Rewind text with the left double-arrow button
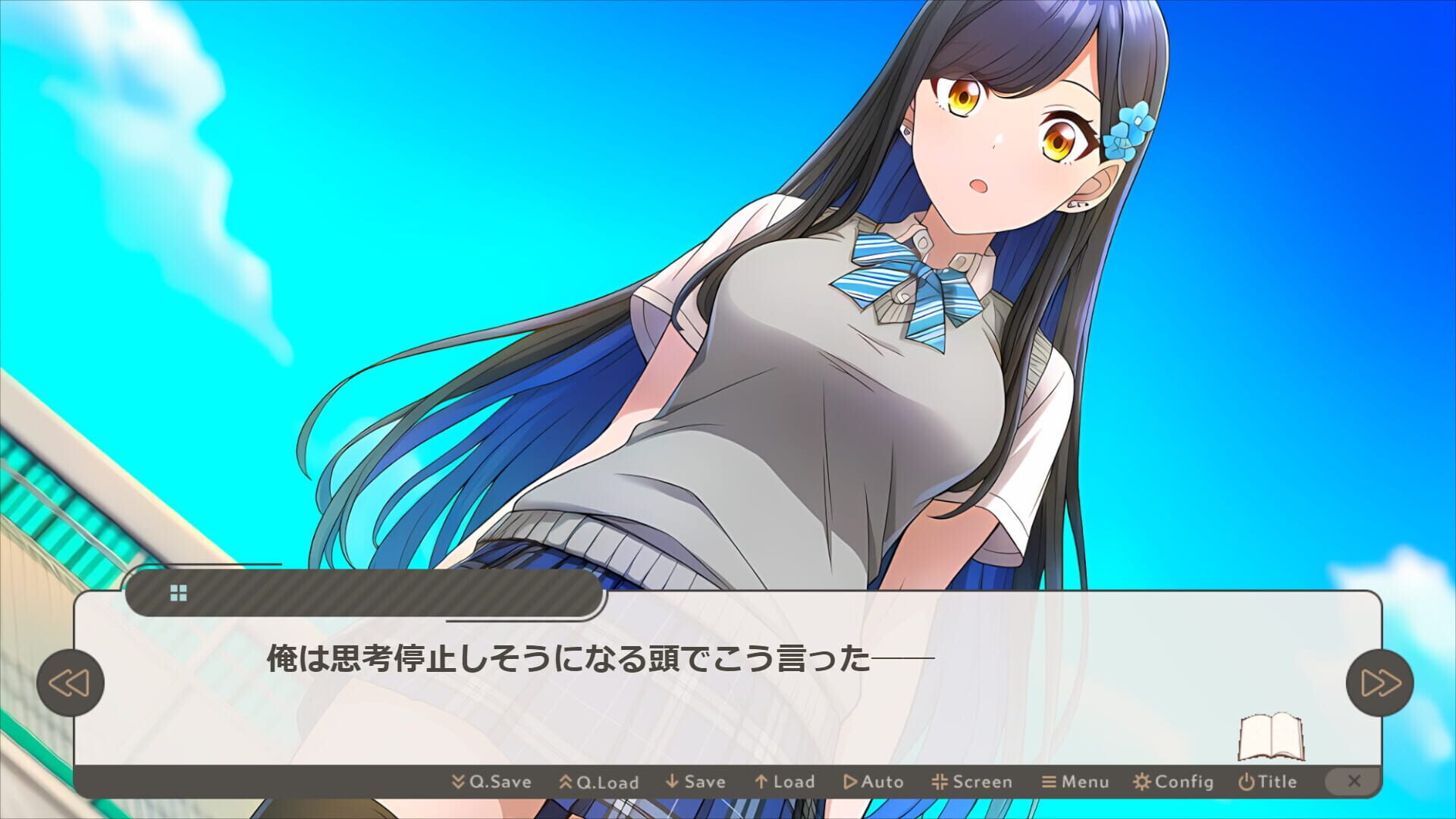Viewport: 1456px width, 819px height. pyautogui.click(x=72, y=682)
